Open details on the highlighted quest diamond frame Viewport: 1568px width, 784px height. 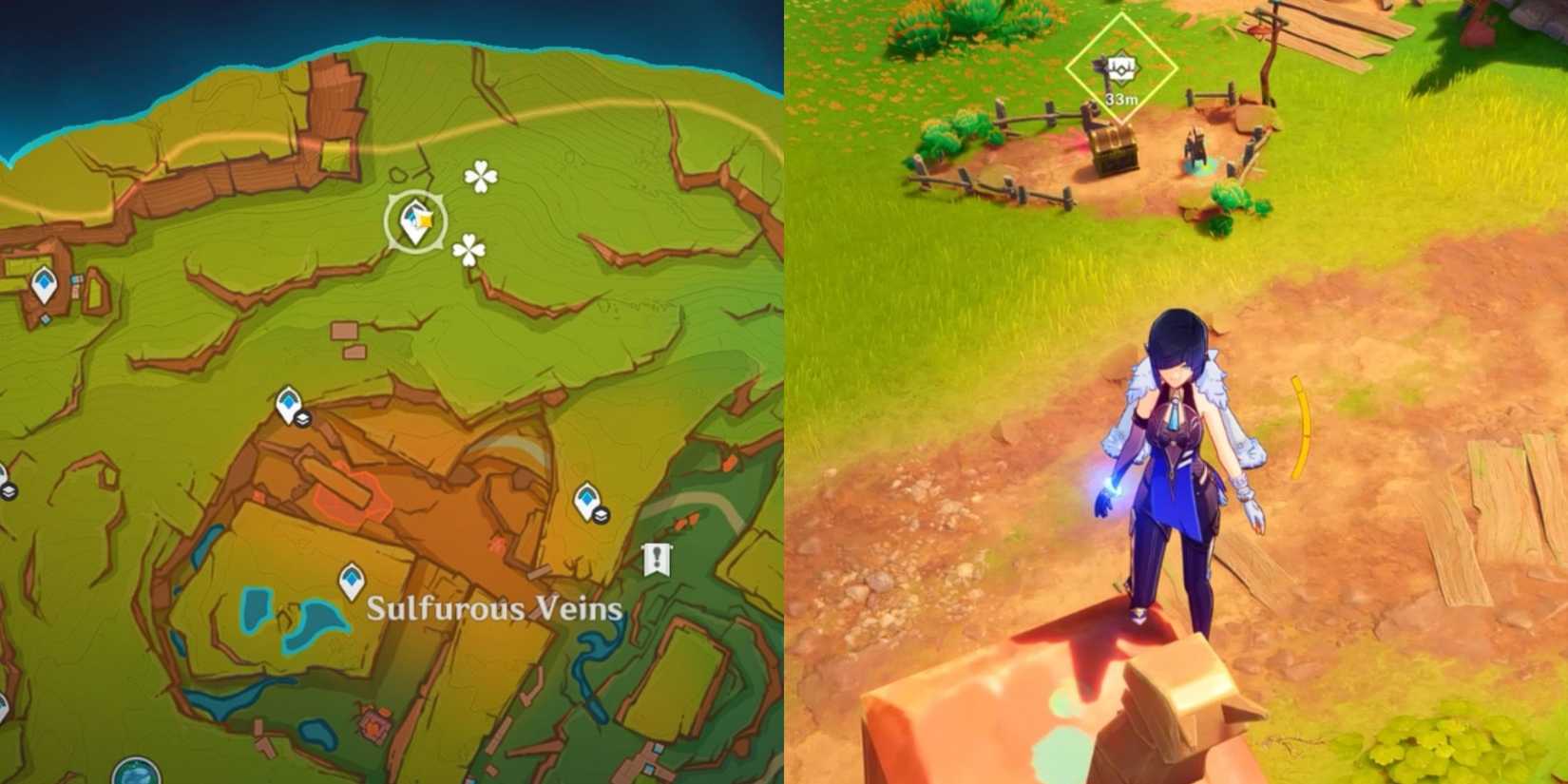(1121, 67)
